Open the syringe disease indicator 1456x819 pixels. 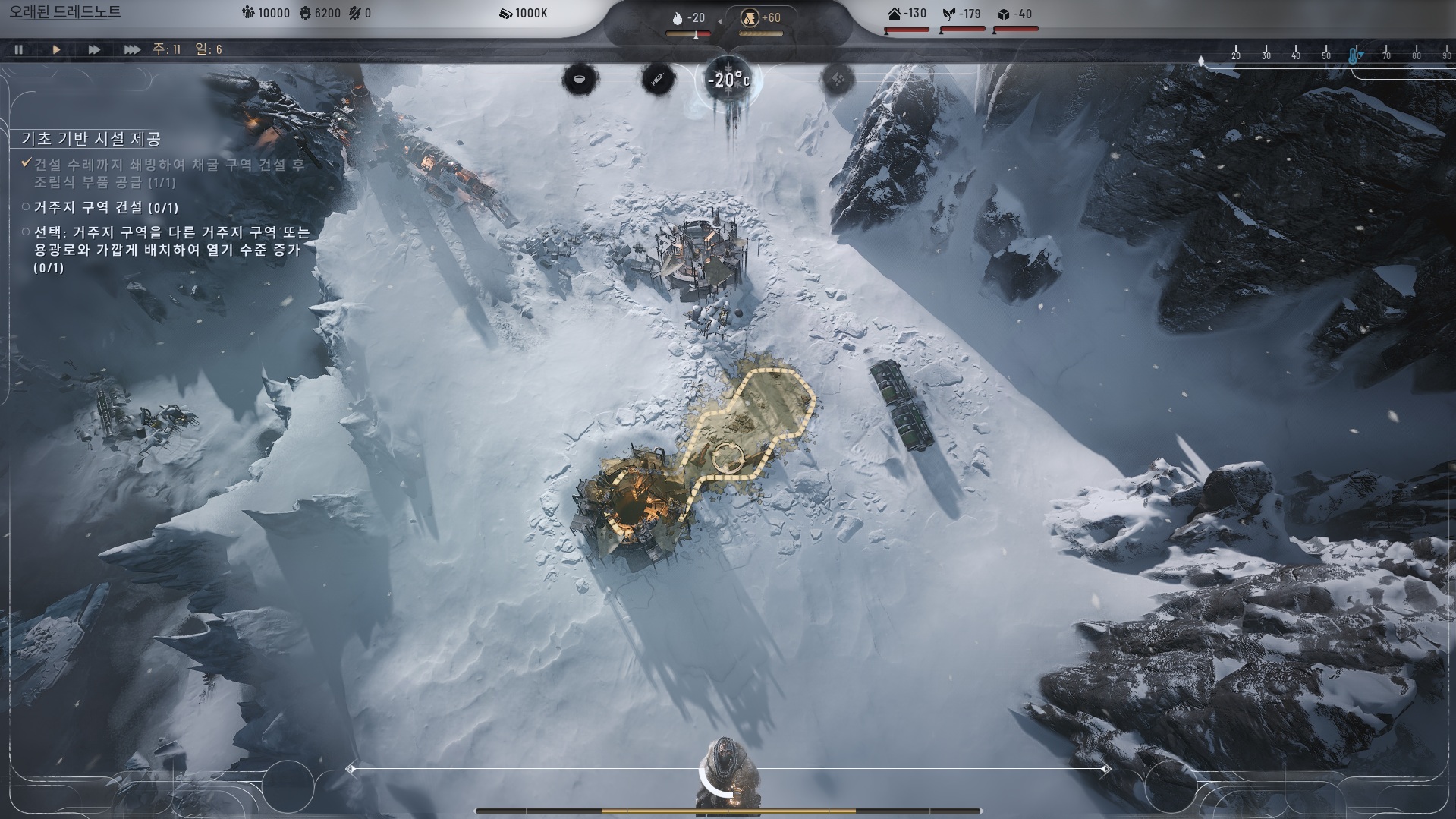click(658, 79)
